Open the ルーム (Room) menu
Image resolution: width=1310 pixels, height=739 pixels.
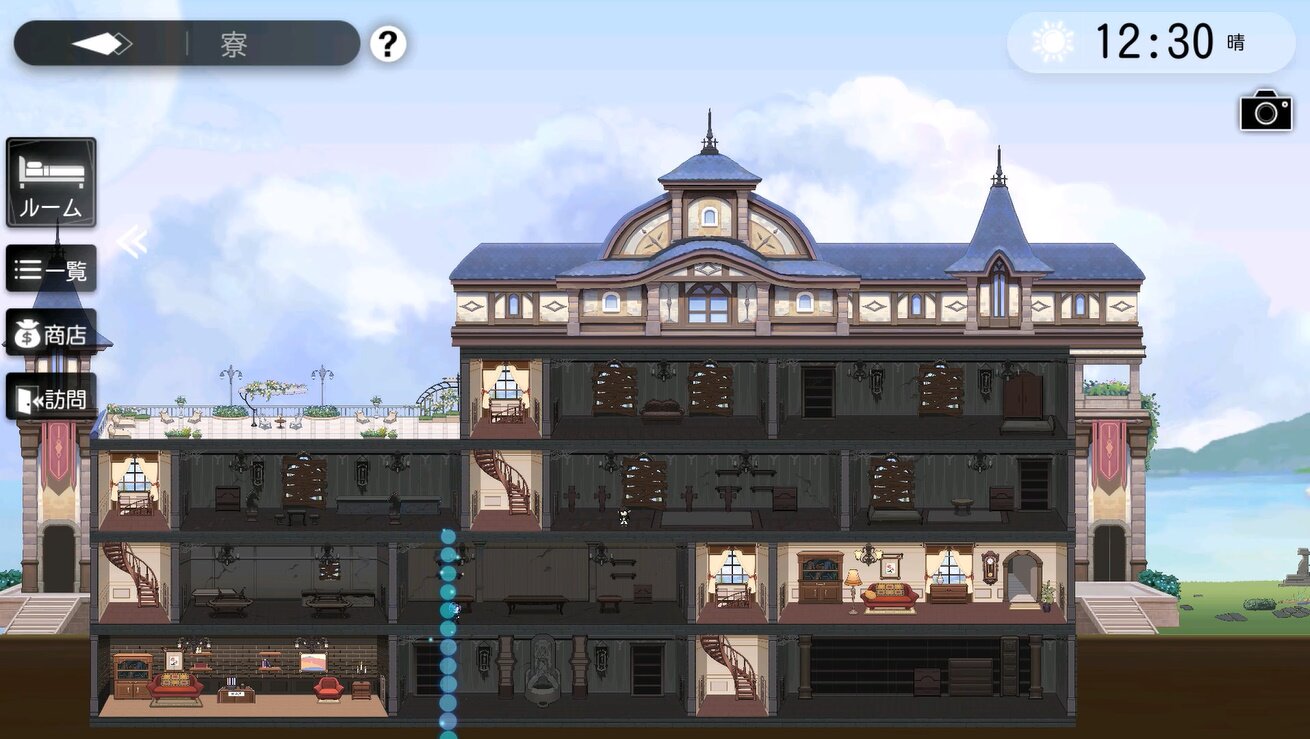tap(52, 182)
